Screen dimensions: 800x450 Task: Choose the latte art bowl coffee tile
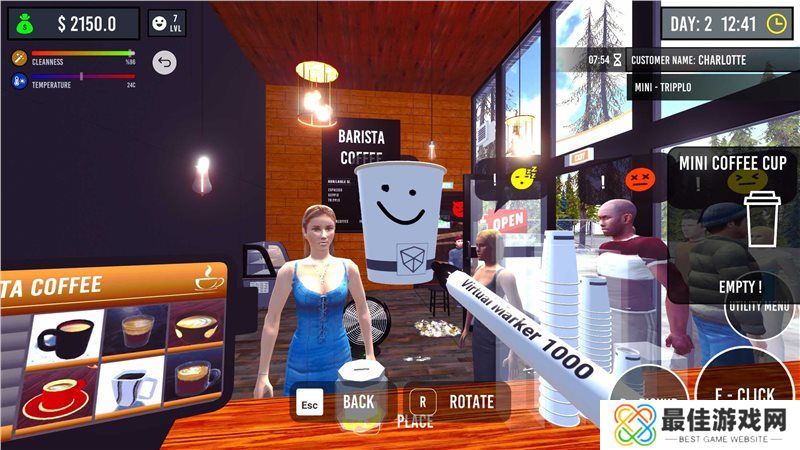tap(196, 325)
